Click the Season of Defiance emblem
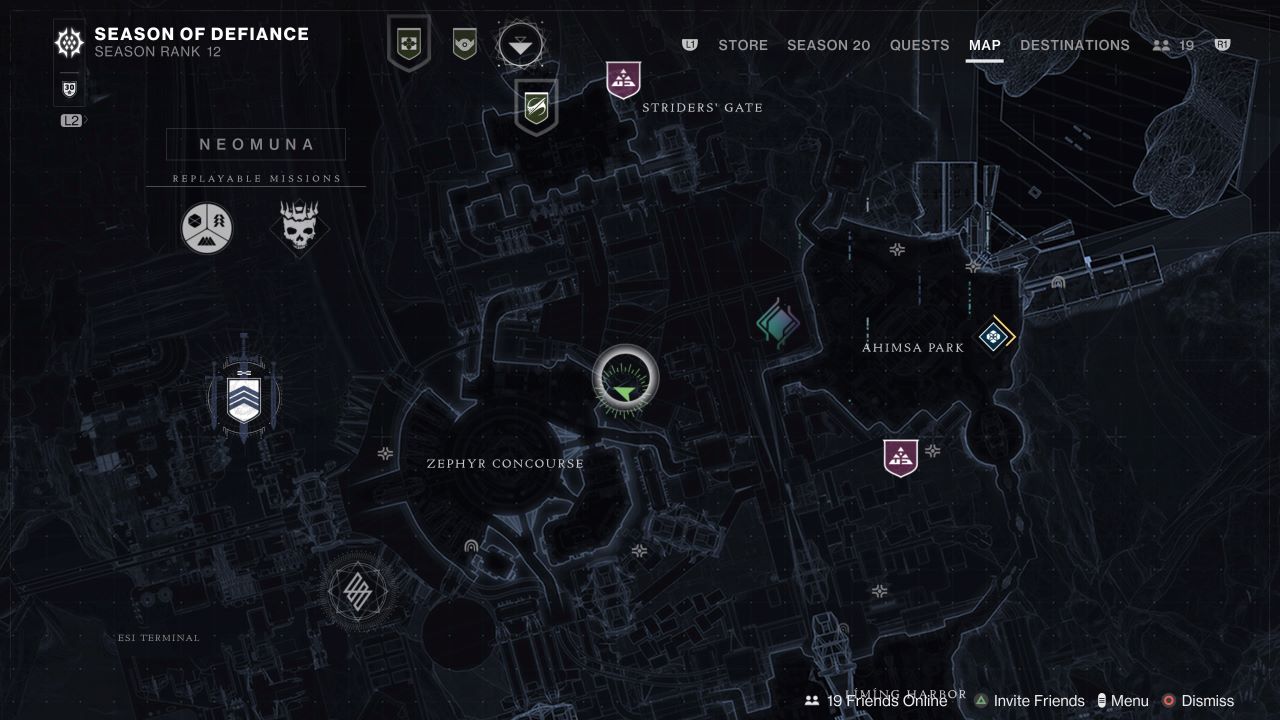The height and width of the screenshot is (720, 1280). coord(67,42)
